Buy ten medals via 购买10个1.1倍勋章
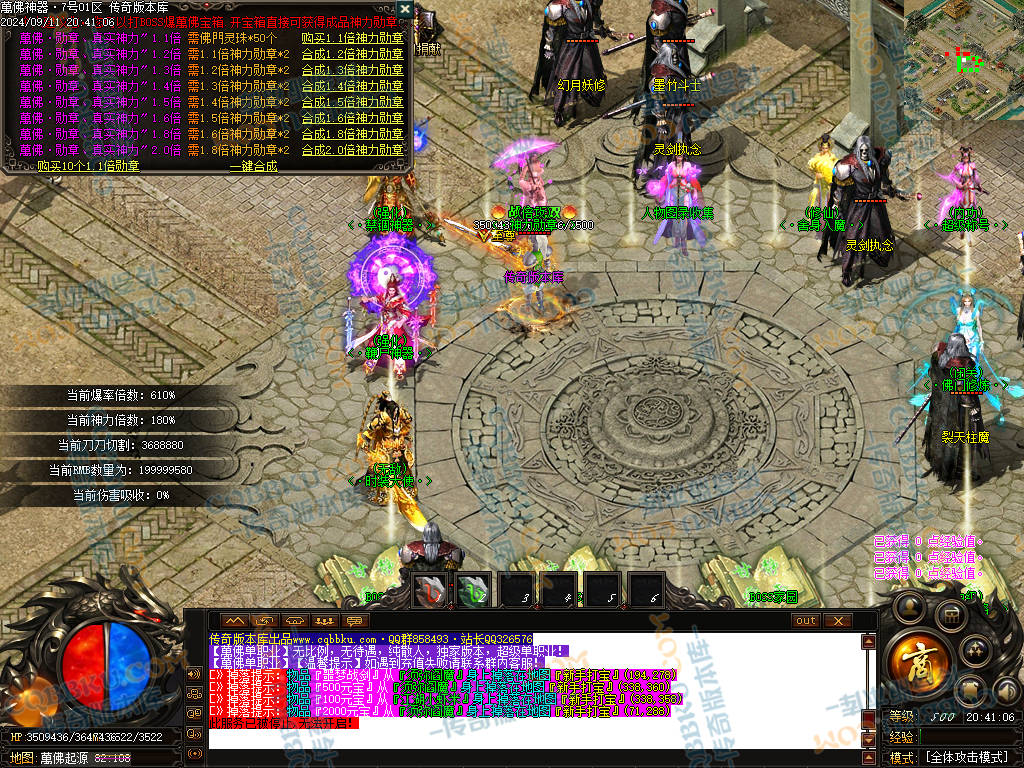 pyautogui.click(x=88, y=166)
